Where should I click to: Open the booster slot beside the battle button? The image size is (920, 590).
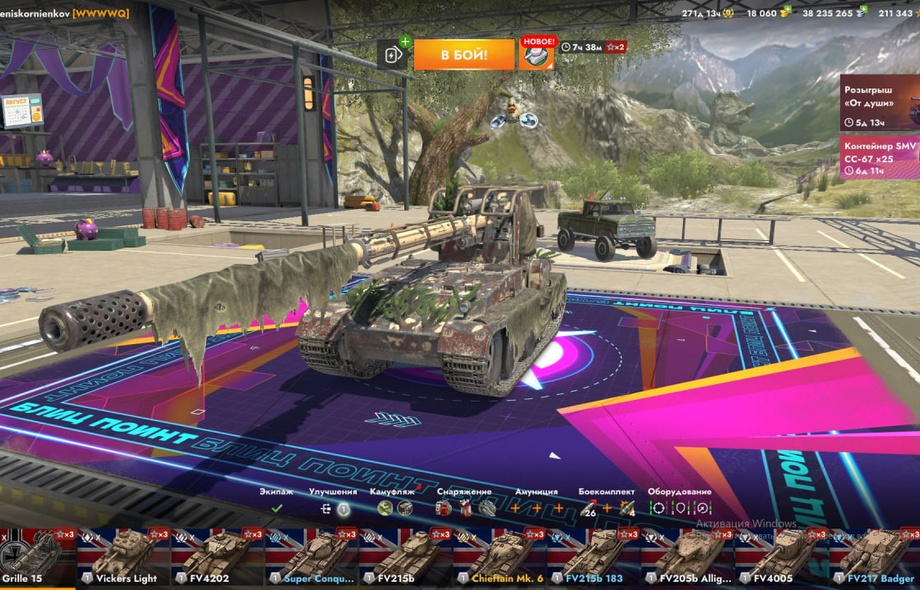coord(394,54)
